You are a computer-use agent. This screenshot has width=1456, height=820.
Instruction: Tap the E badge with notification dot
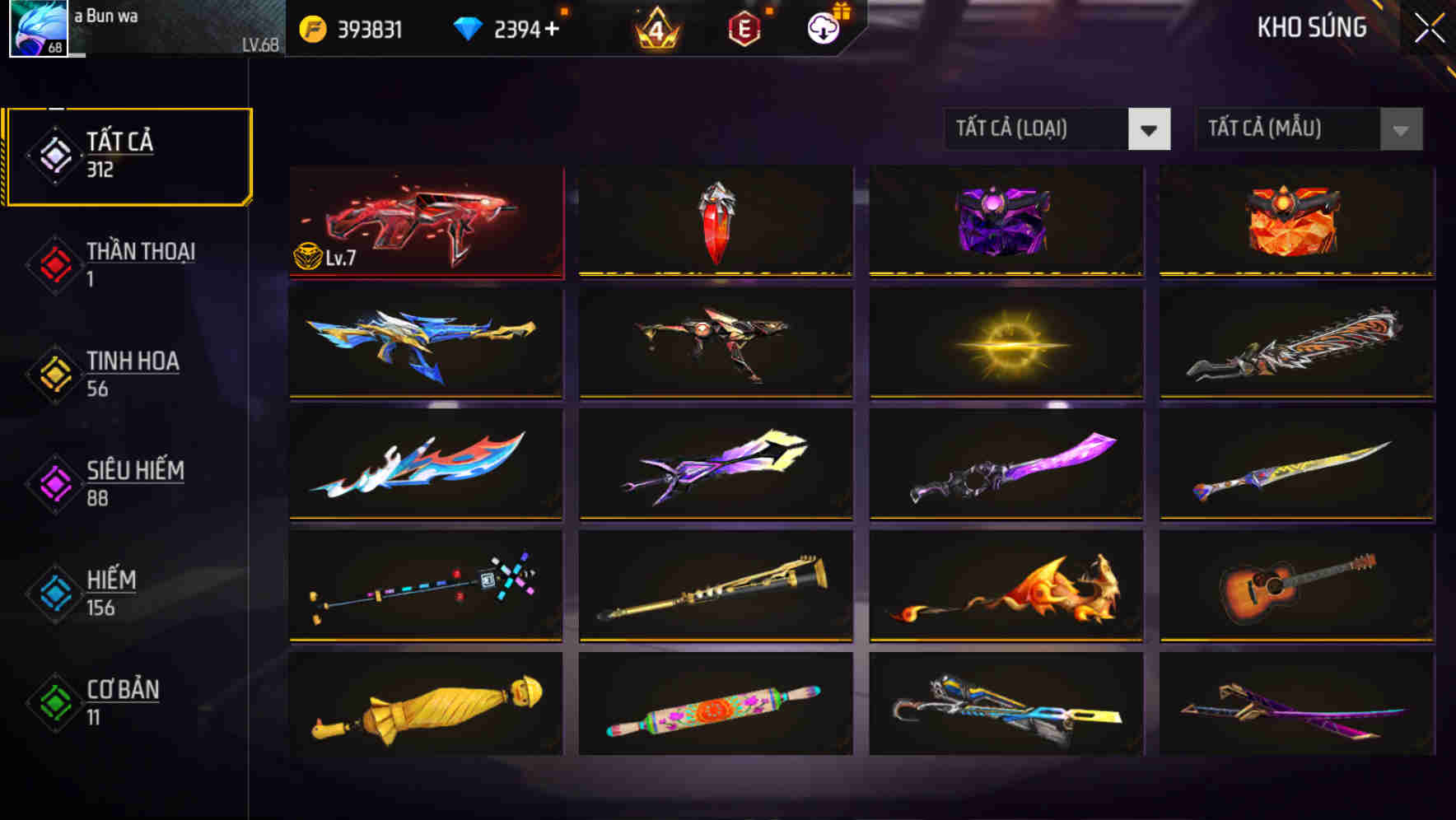744,27
